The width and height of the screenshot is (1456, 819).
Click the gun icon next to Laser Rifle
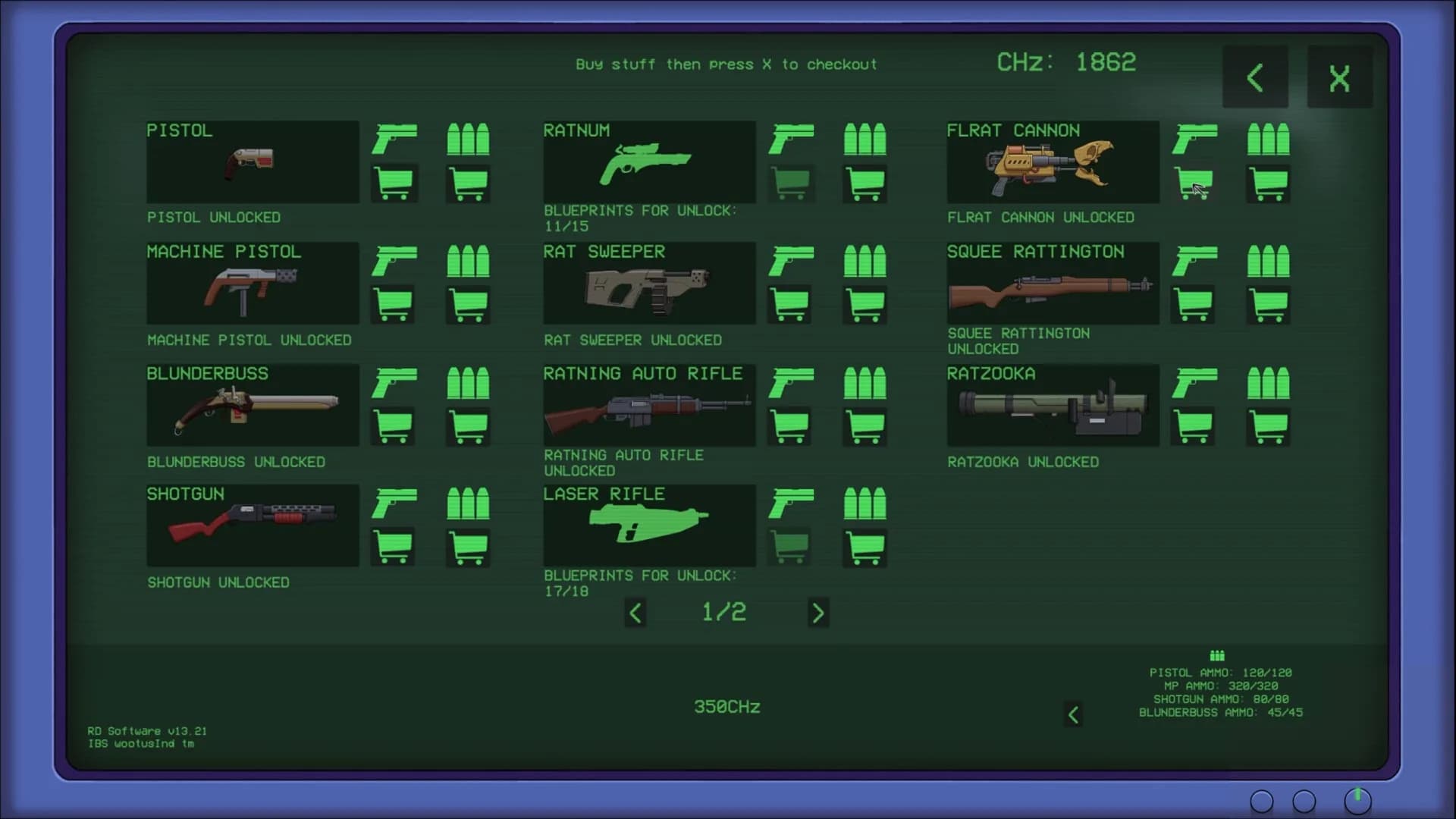point(789,503)
